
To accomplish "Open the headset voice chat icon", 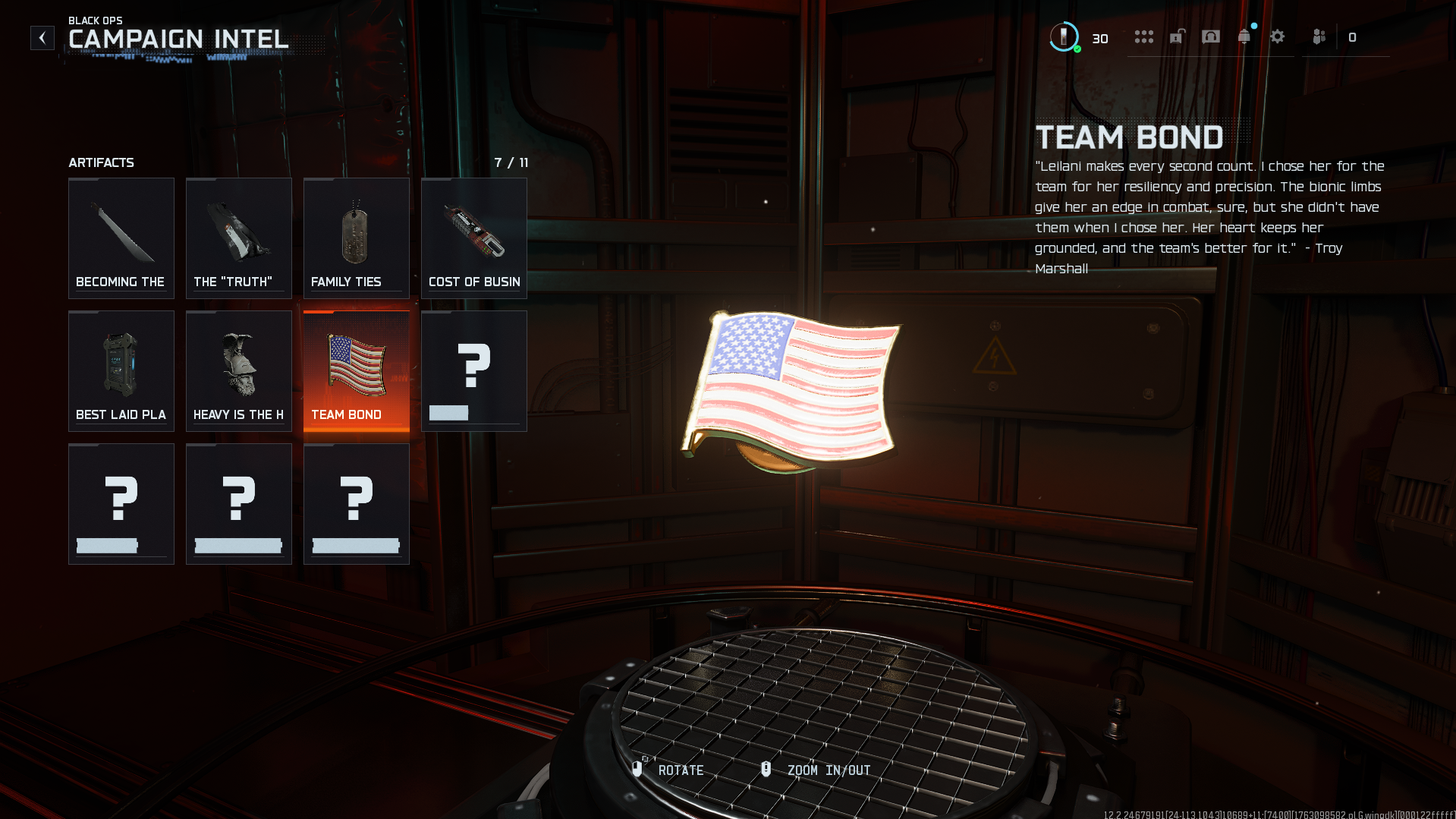I will coord(1211,37).
